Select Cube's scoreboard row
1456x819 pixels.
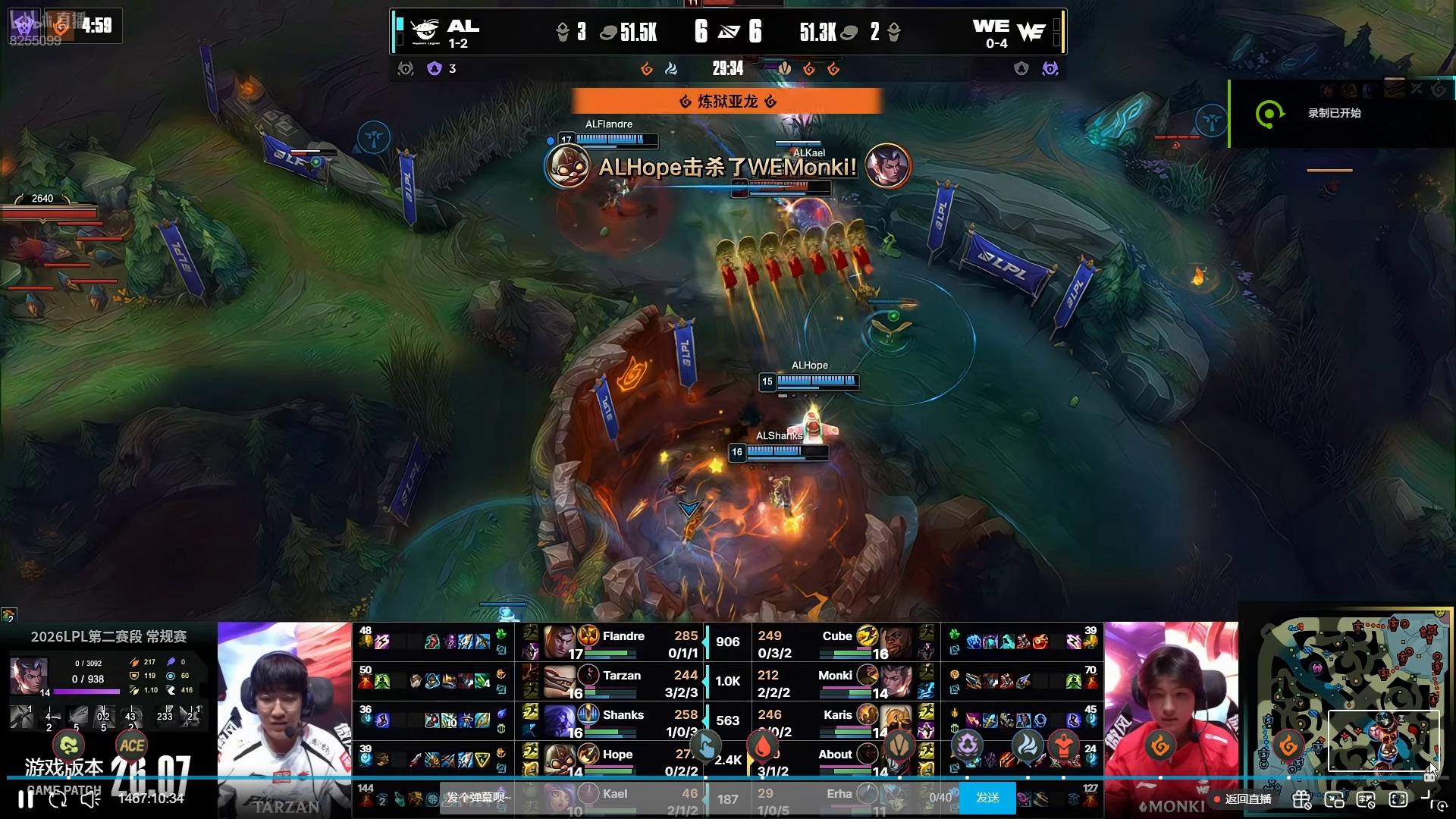tap(834, 643)
